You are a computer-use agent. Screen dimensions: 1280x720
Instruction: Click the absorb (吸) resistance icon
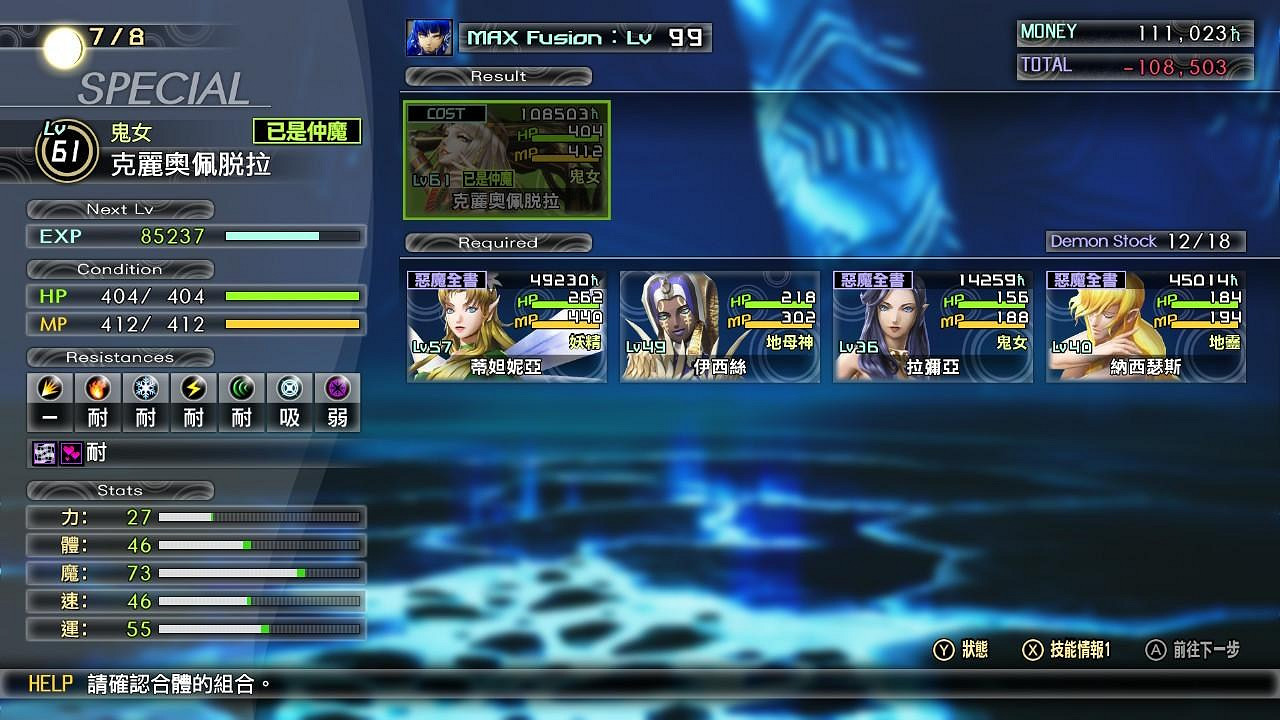pyautogui.click(x=290, y=388)
